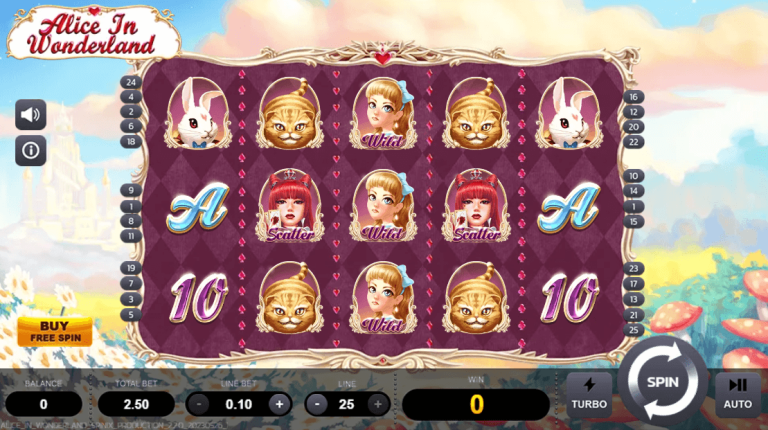Screen dimensions: 768x430
Task: Add more paylines with plus
Action: click(378, 404)
